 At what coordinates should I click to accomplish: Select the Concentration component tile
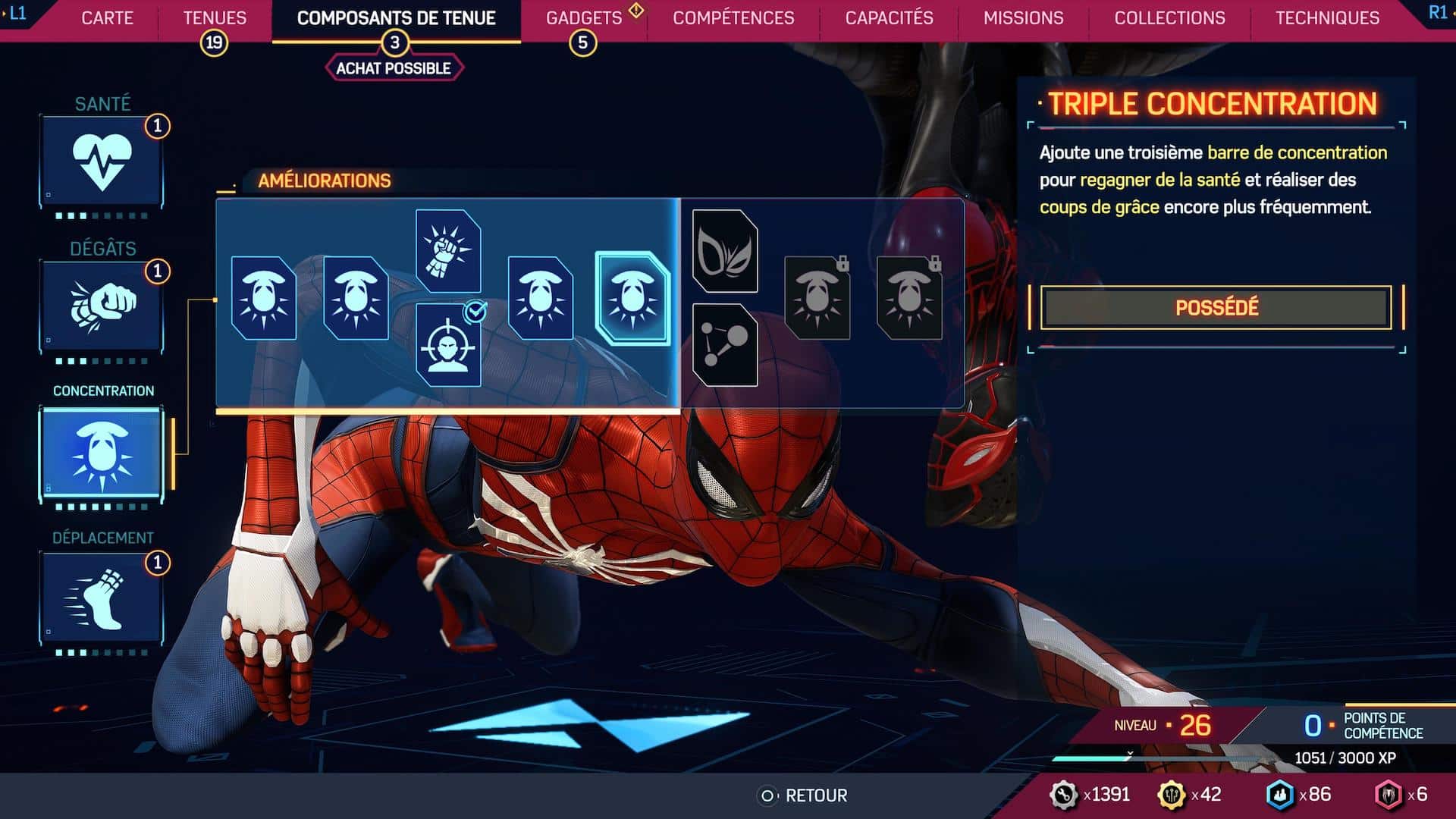(102, 453)
